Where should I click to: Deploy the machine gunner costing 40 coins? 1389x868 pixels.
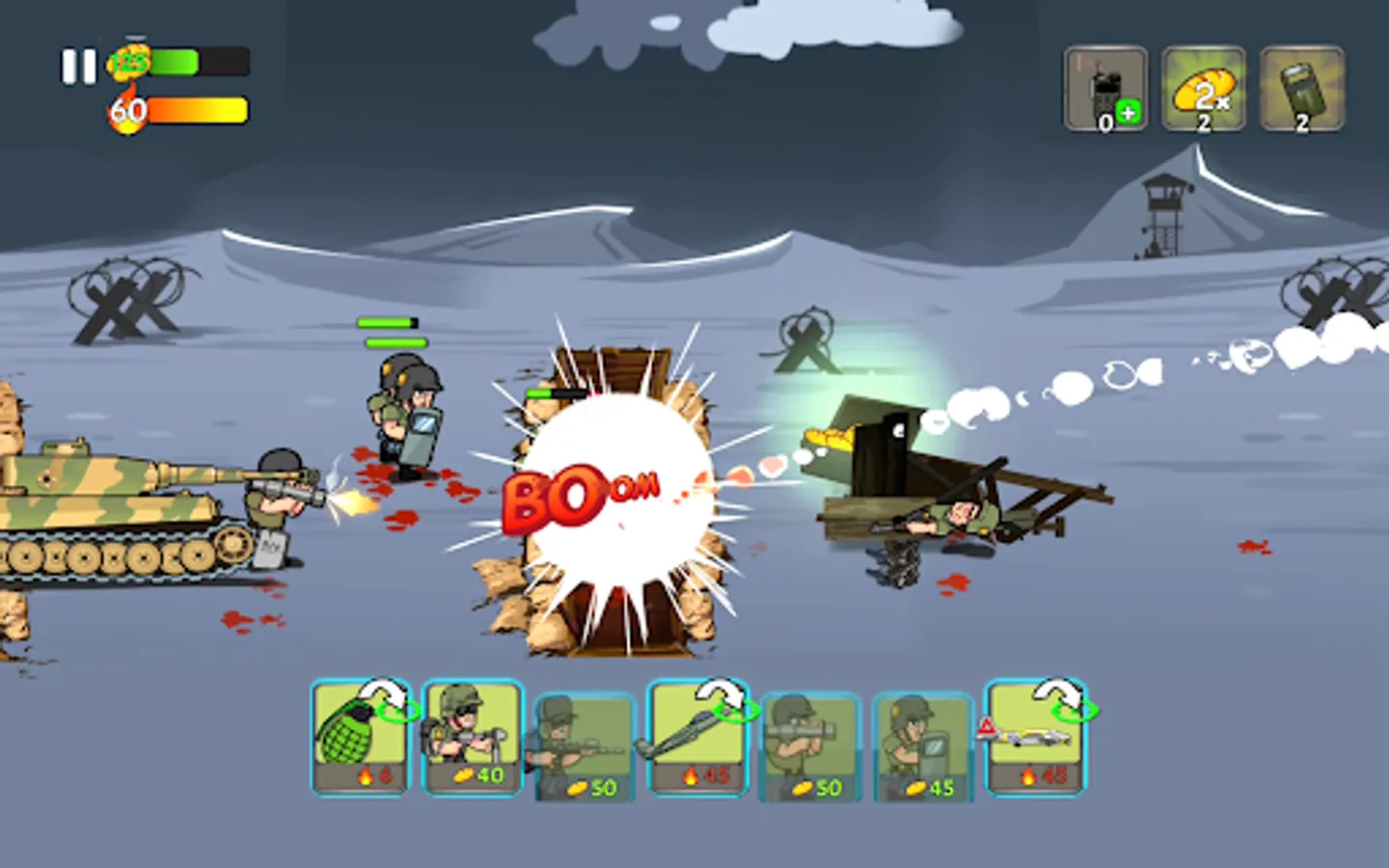click(x=471, y=738)
